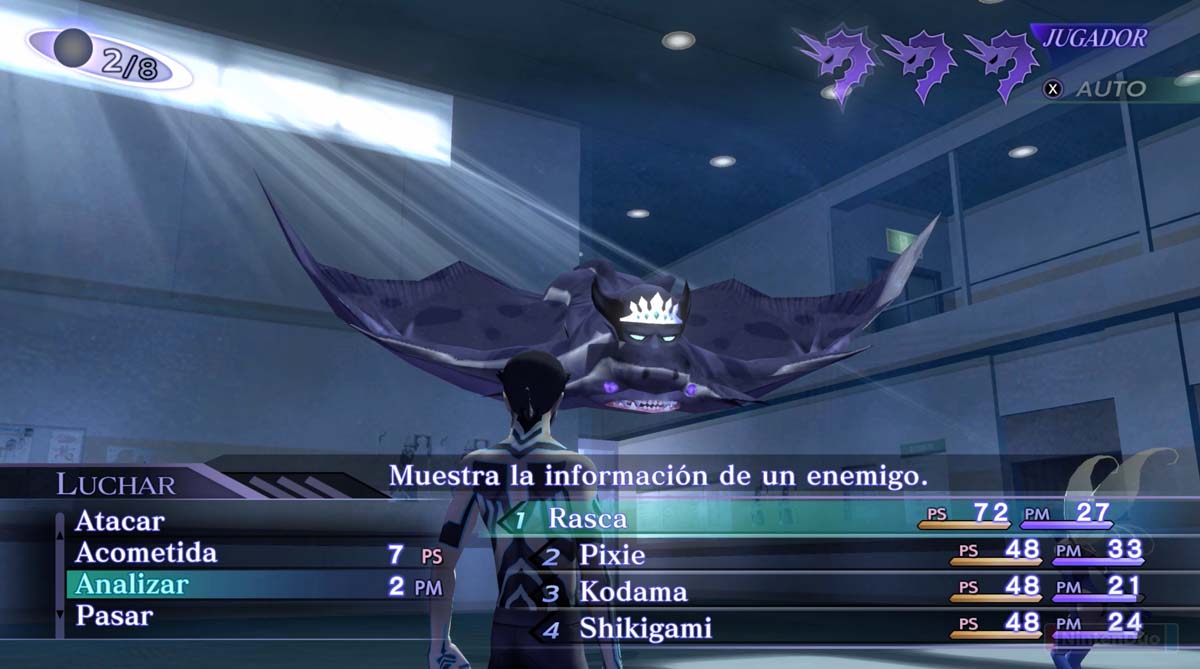The image size is (1200, 669).
Task: Select the Analizar skill
Action: click(x=131, y=584)
